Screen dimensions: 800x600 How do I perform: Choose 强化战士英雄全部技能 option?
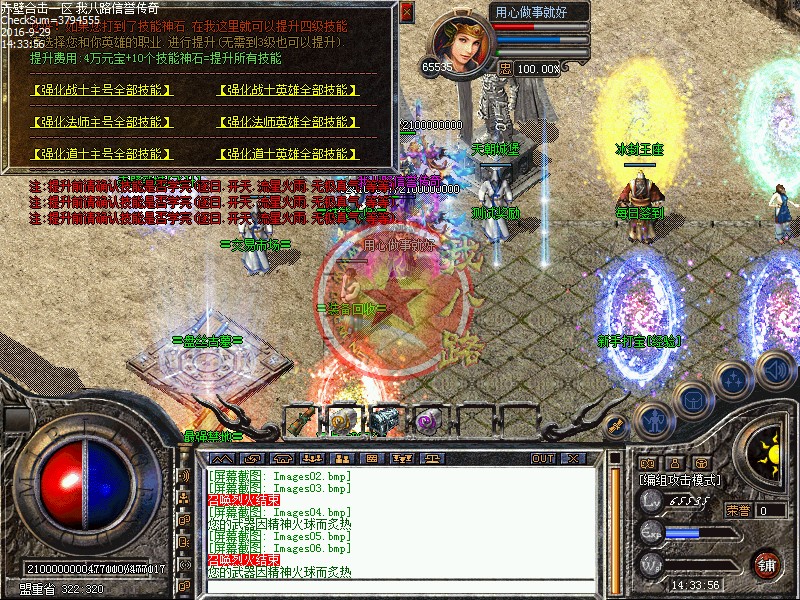pyautogui.click(x=288, y=90)
